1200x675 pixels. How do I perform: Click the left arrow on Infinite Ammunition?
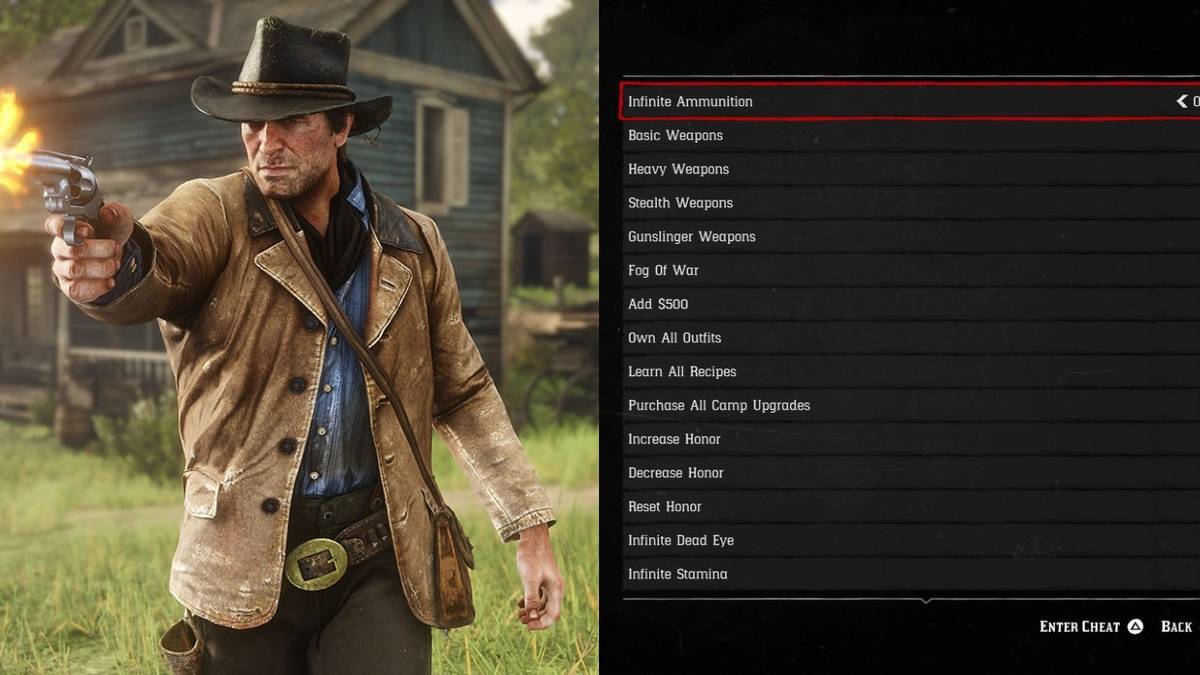pyautogui.click(x=1181, y=102)
